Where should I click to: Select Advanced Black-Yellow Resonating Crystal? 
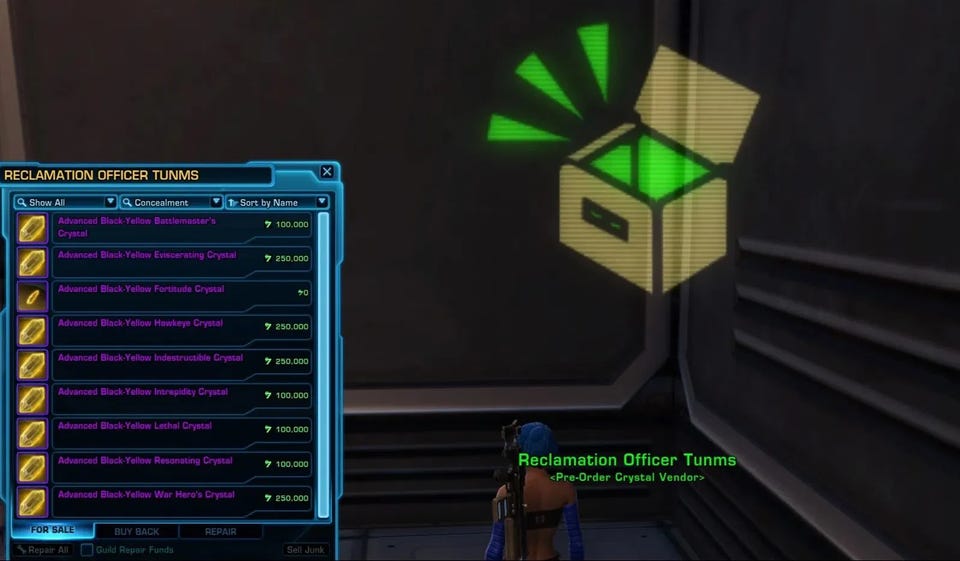pyautogui.click(x=165, y=466)
